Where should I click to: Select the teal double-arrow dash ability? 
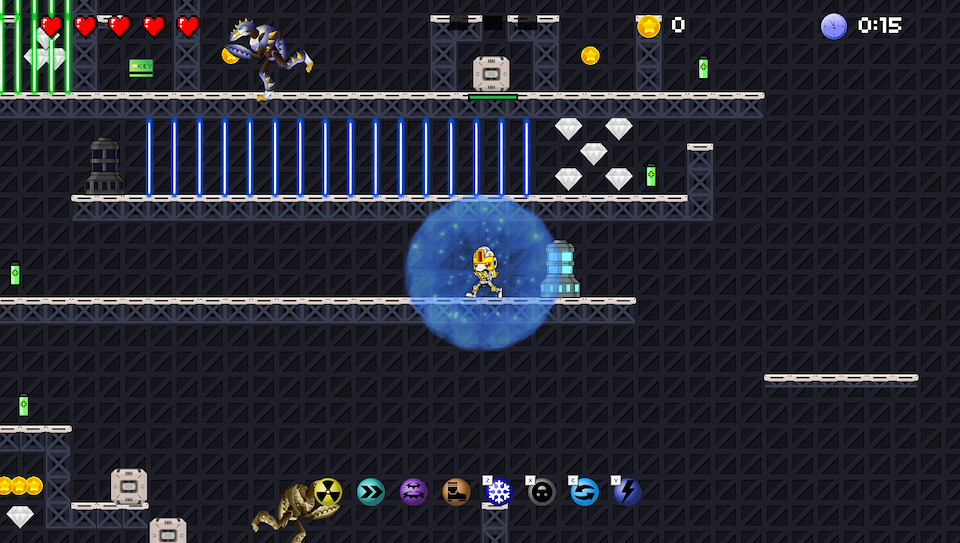[x=371, y=492]
